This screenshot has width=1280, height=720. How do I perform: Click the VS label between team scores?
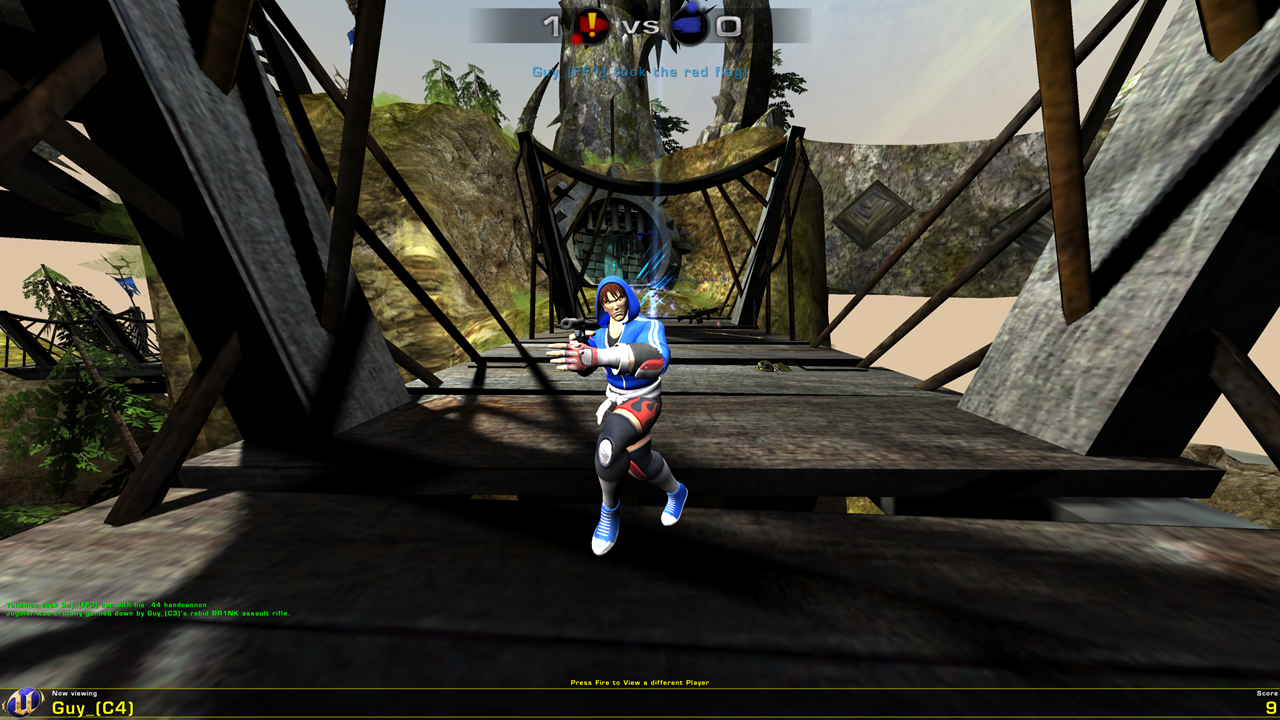pos(640,25)
